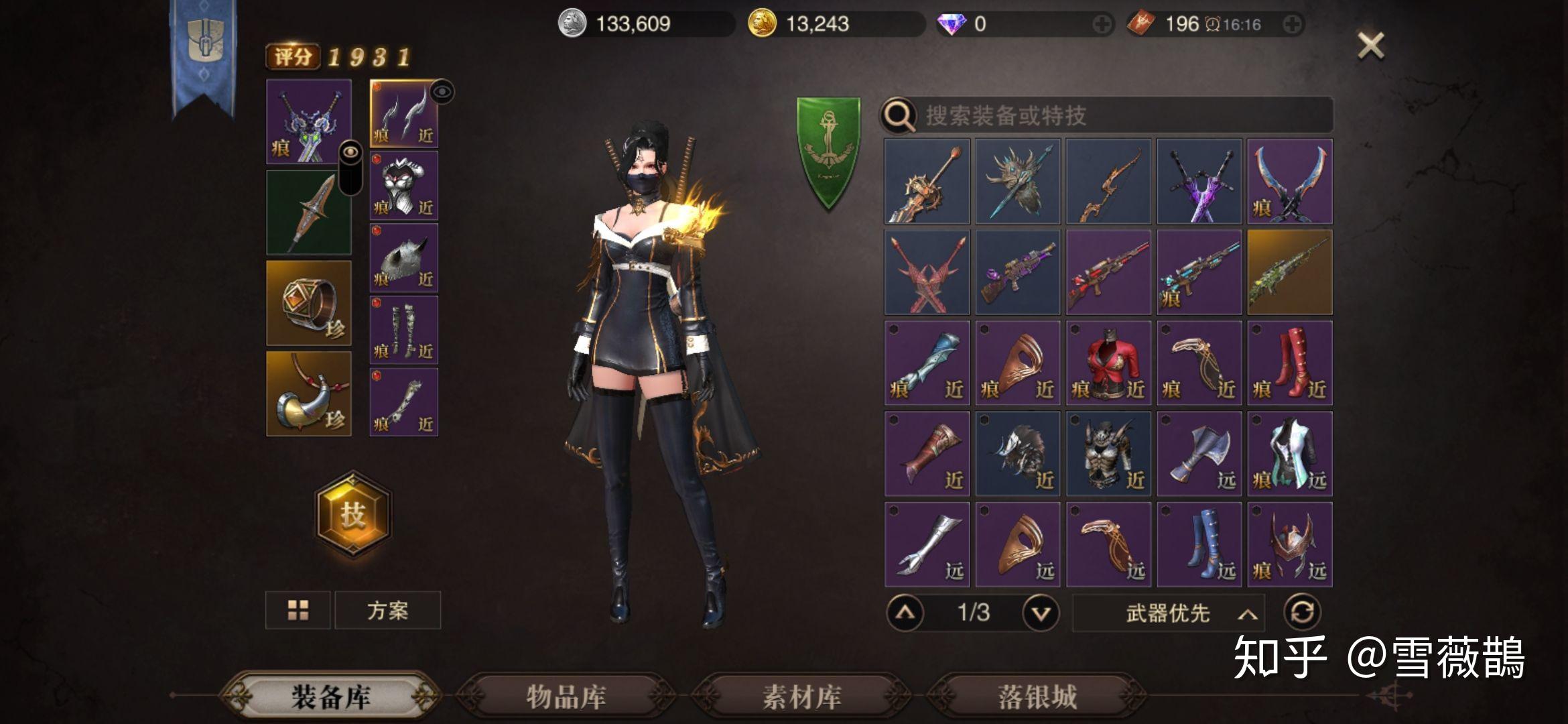1568x724 pixels.
Task: Open the hexagonal 技 skills button
Action: coord(352,515)
